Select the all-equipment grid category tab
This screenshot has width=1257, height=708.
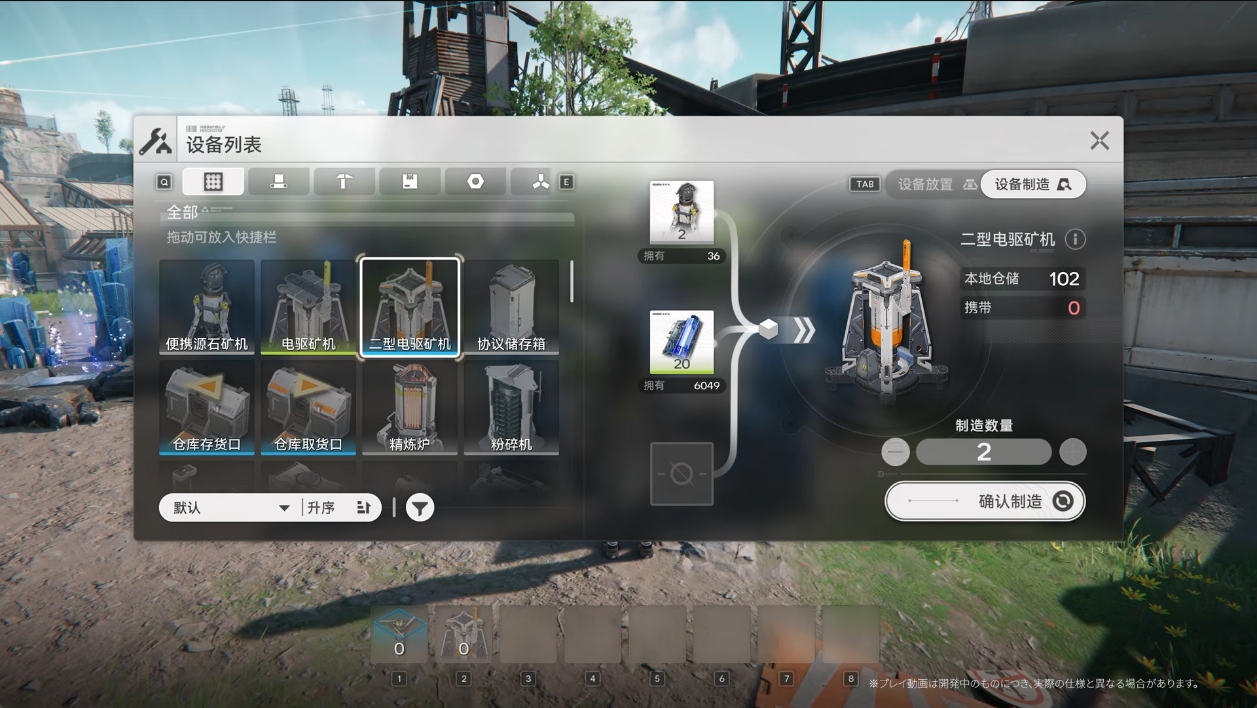coord(213,181)
